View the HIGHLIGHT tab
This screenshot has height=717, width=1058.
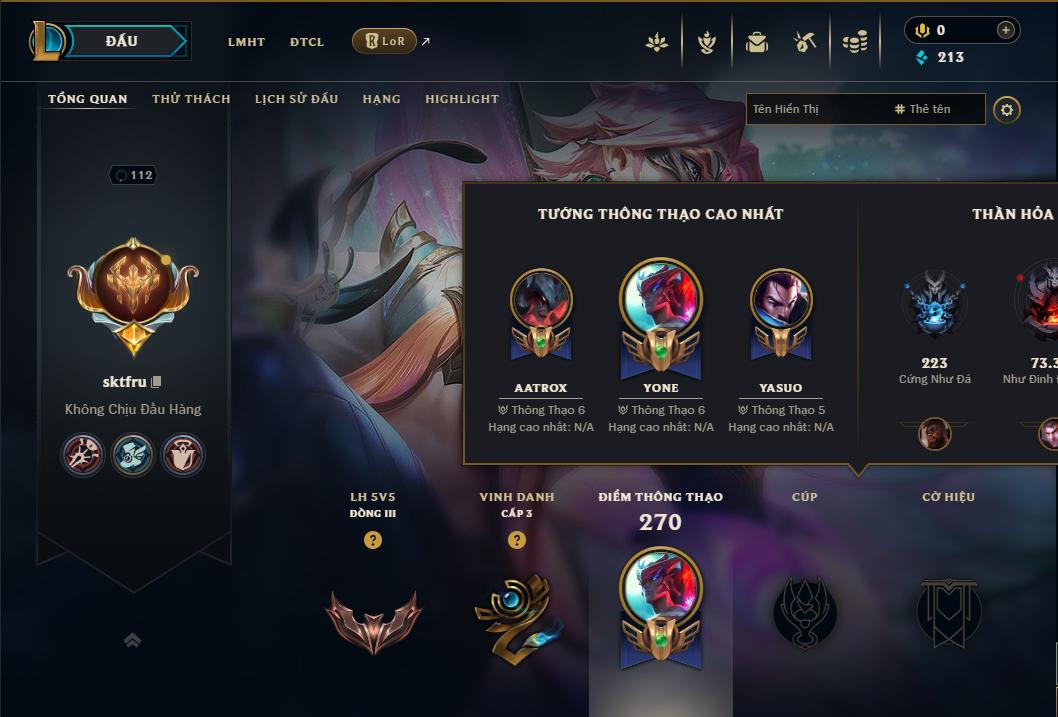click(x=462, y=99)
